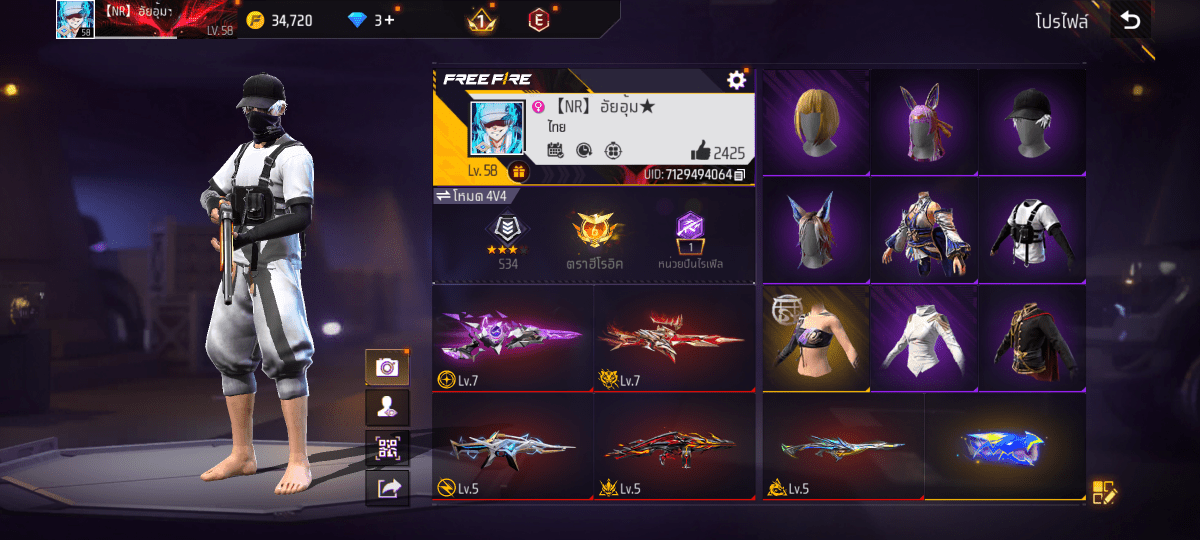The image size is (1200, 540).
Task: Open the edit showcase layout button
Action: 1103,491
